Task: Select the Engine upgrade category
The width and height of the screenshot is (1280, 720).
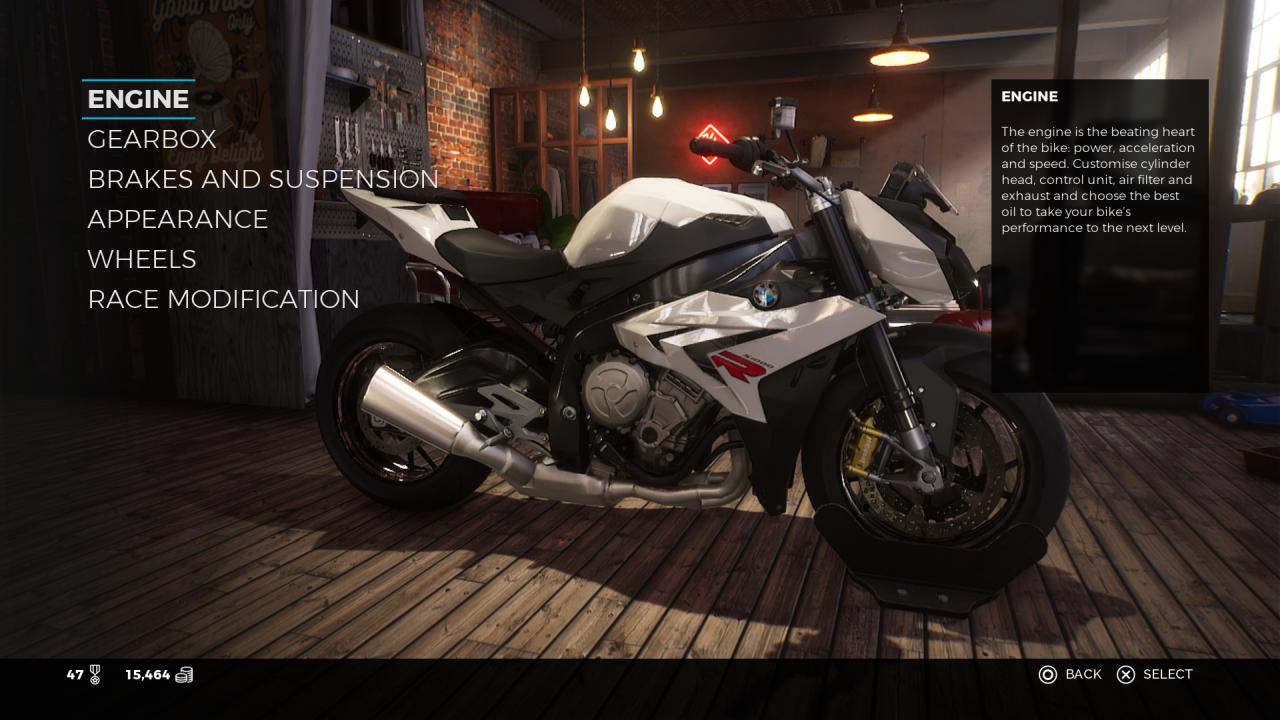Action: (138, 99)
